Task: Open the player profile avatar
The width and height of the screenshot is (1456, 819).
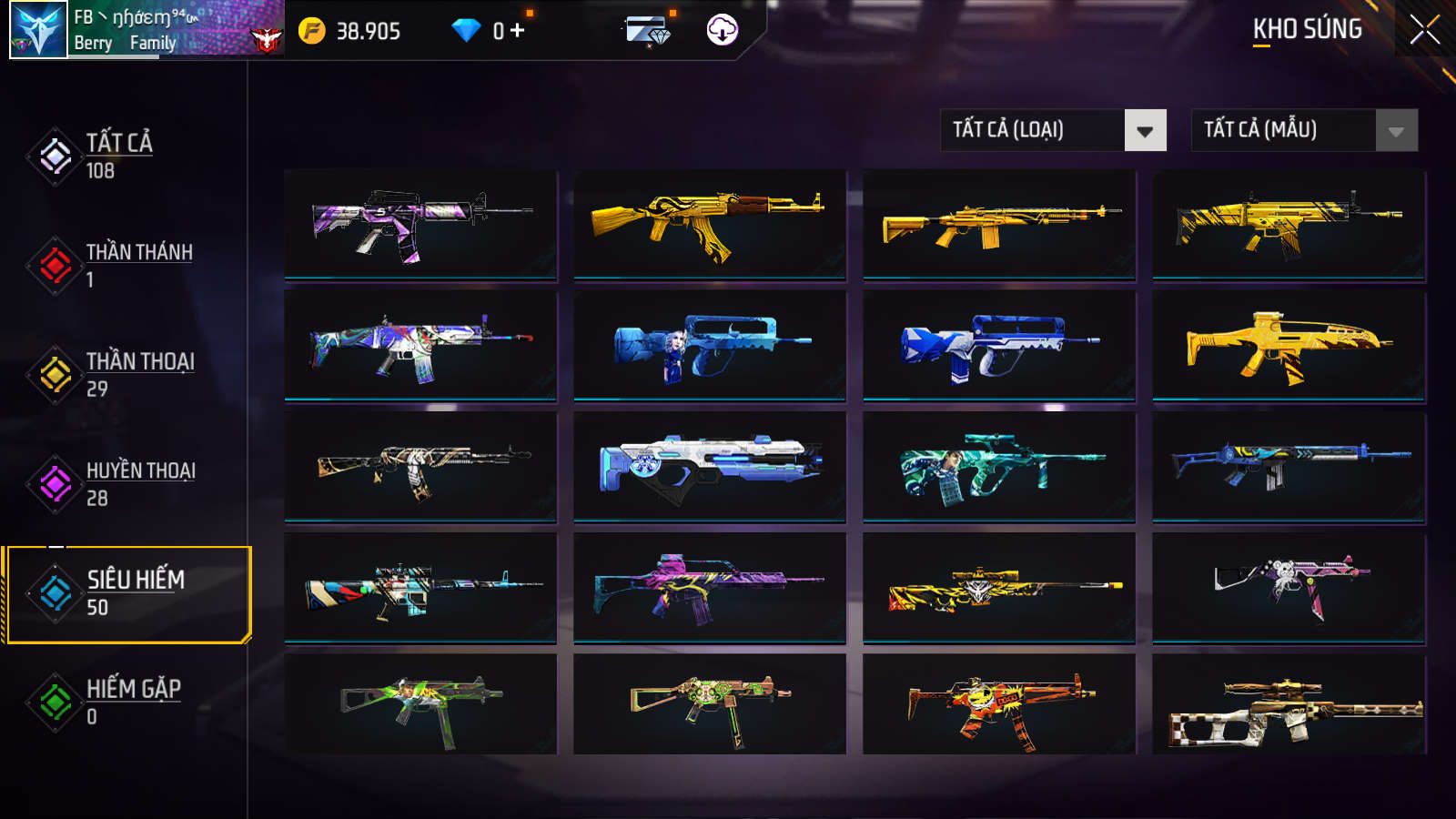Action: [x=38, y=30]
